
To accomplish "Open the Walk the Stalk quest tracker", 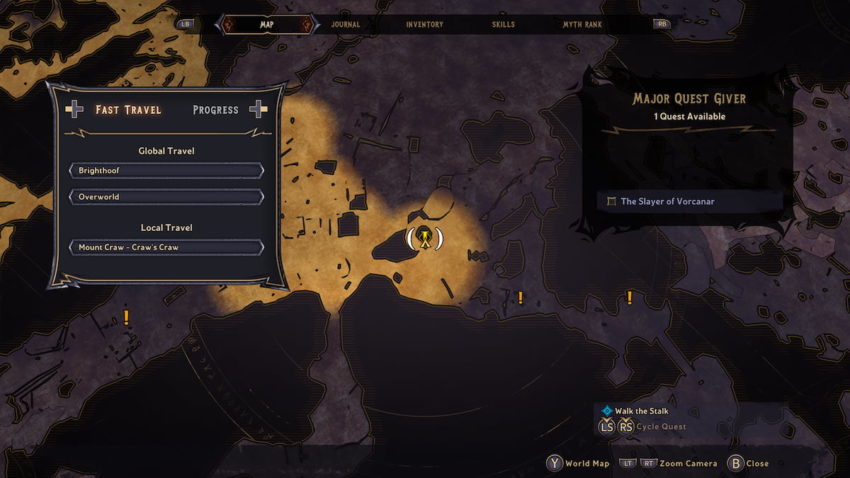I will coord(641,411).
